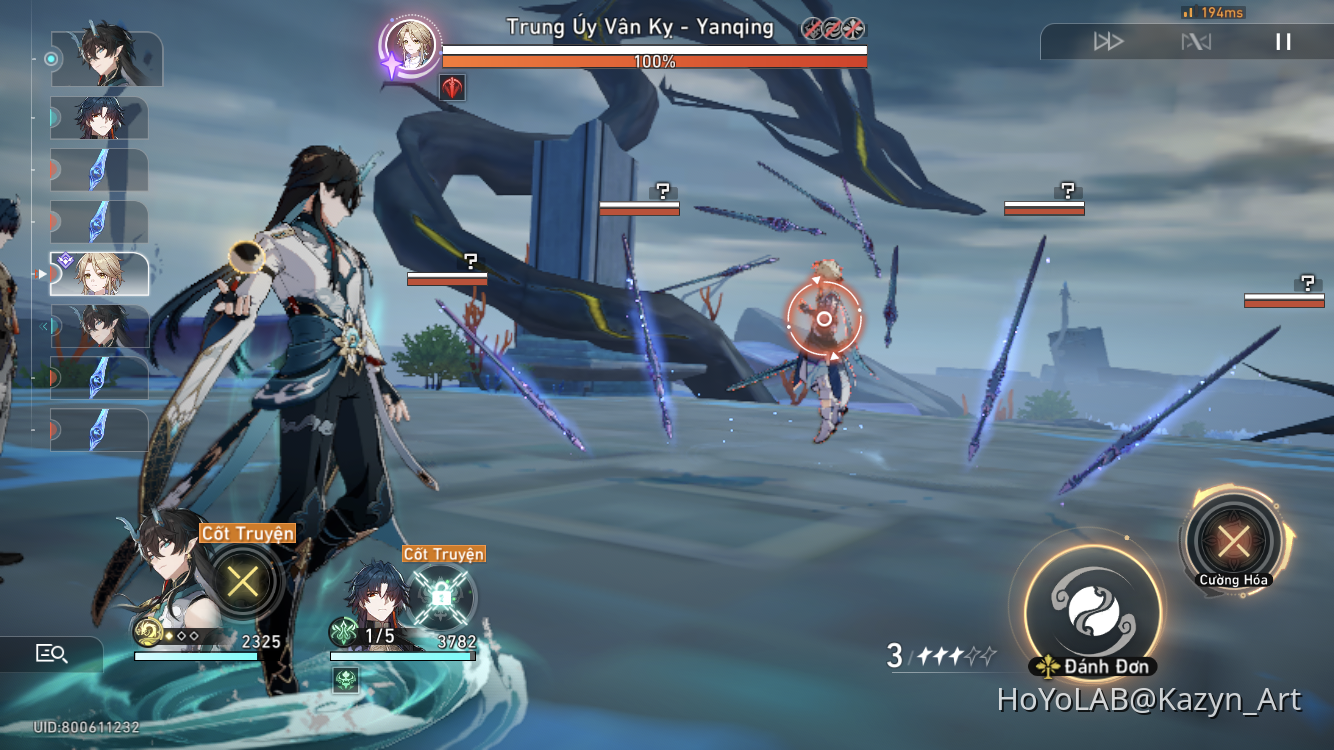This screenshot has width=1334, height=750.
Task: Tap Blade's locked Cốt Truyện ultimate
Action: [x=439, y=598]
